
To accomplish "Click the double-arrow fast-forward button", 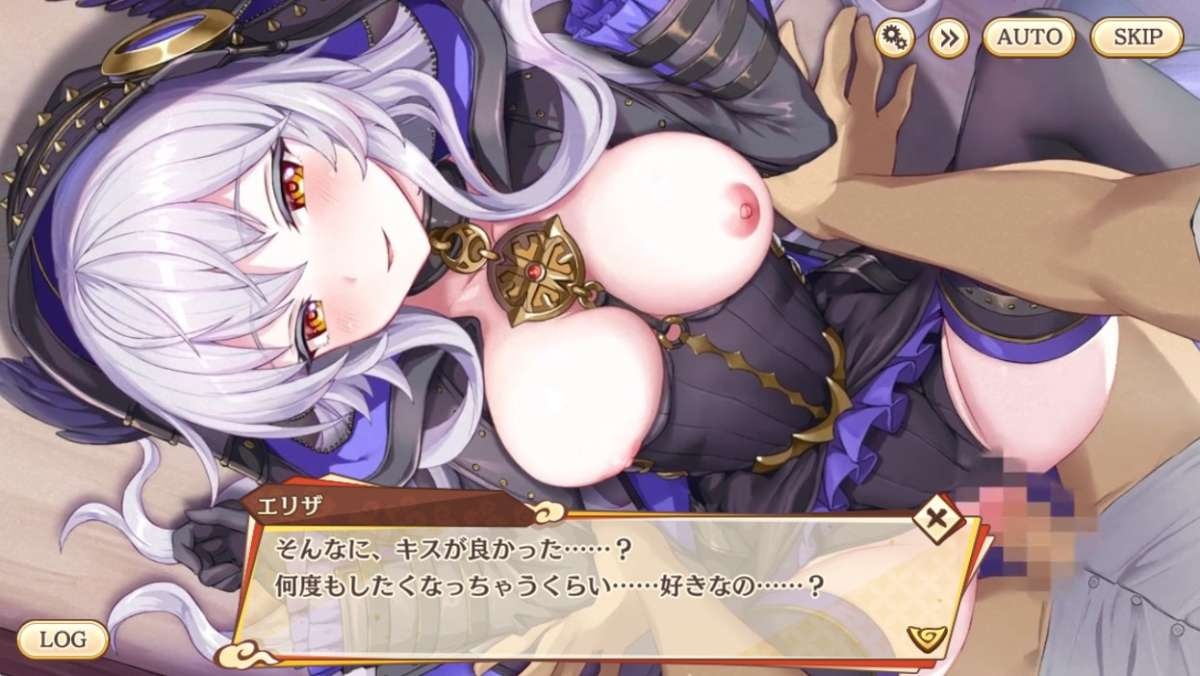I will (x=948, y=38).
